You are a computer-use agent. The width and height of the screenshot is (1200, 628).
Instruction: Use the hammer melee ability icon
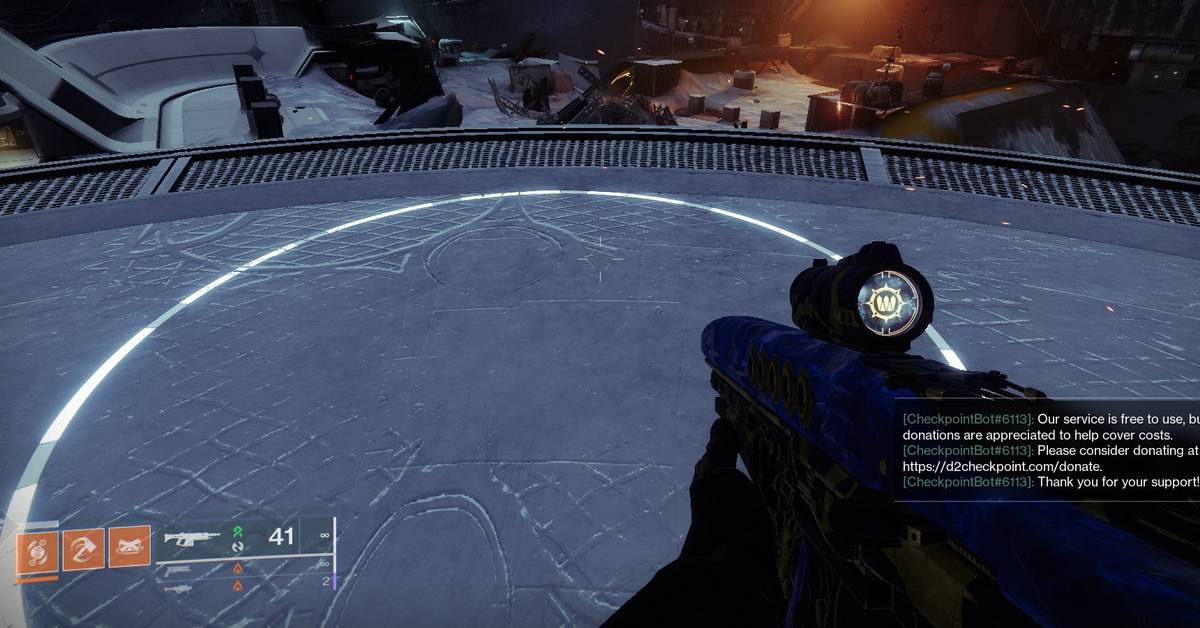83,549
